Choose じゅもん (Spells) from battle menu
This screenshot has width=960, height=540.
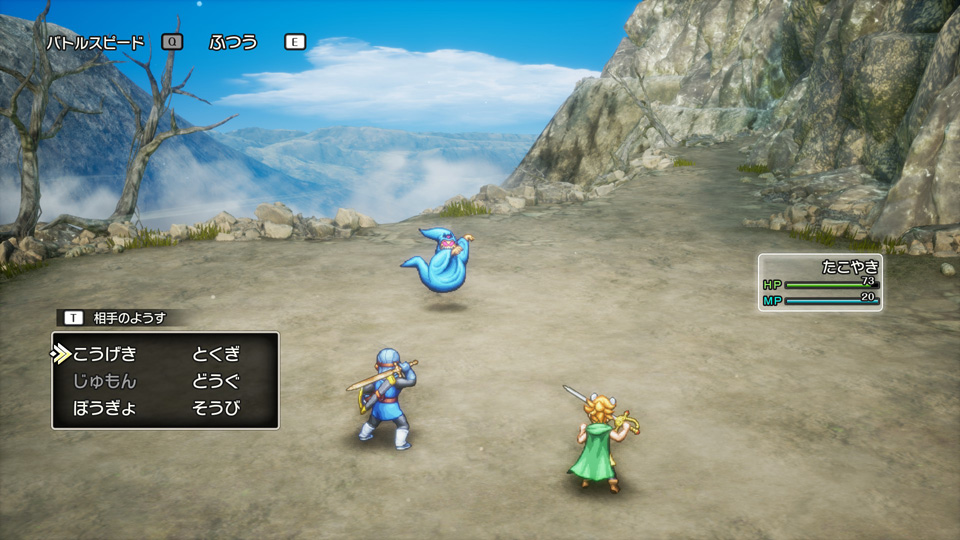(x=104, y=381)
